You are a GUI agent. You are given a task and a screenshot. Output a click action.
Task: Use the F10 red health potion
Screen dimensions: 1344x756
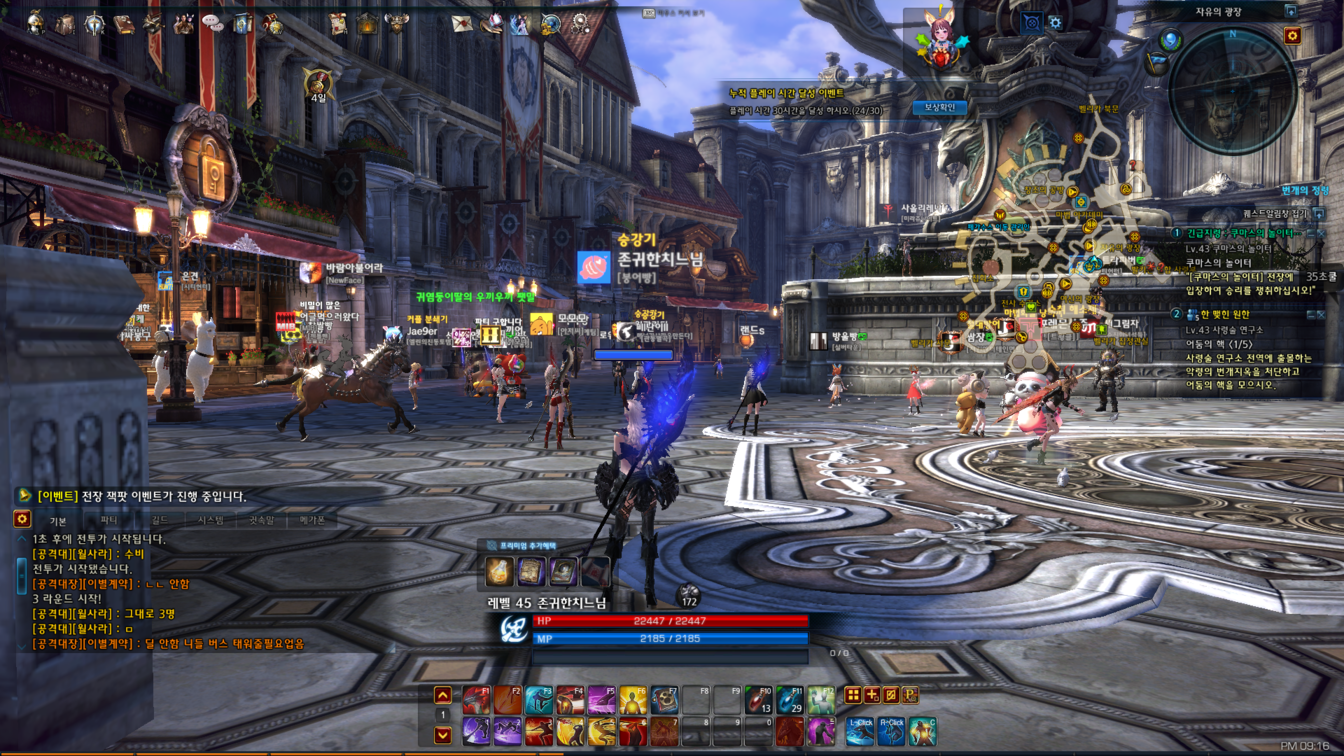click(x=758, y=700)
